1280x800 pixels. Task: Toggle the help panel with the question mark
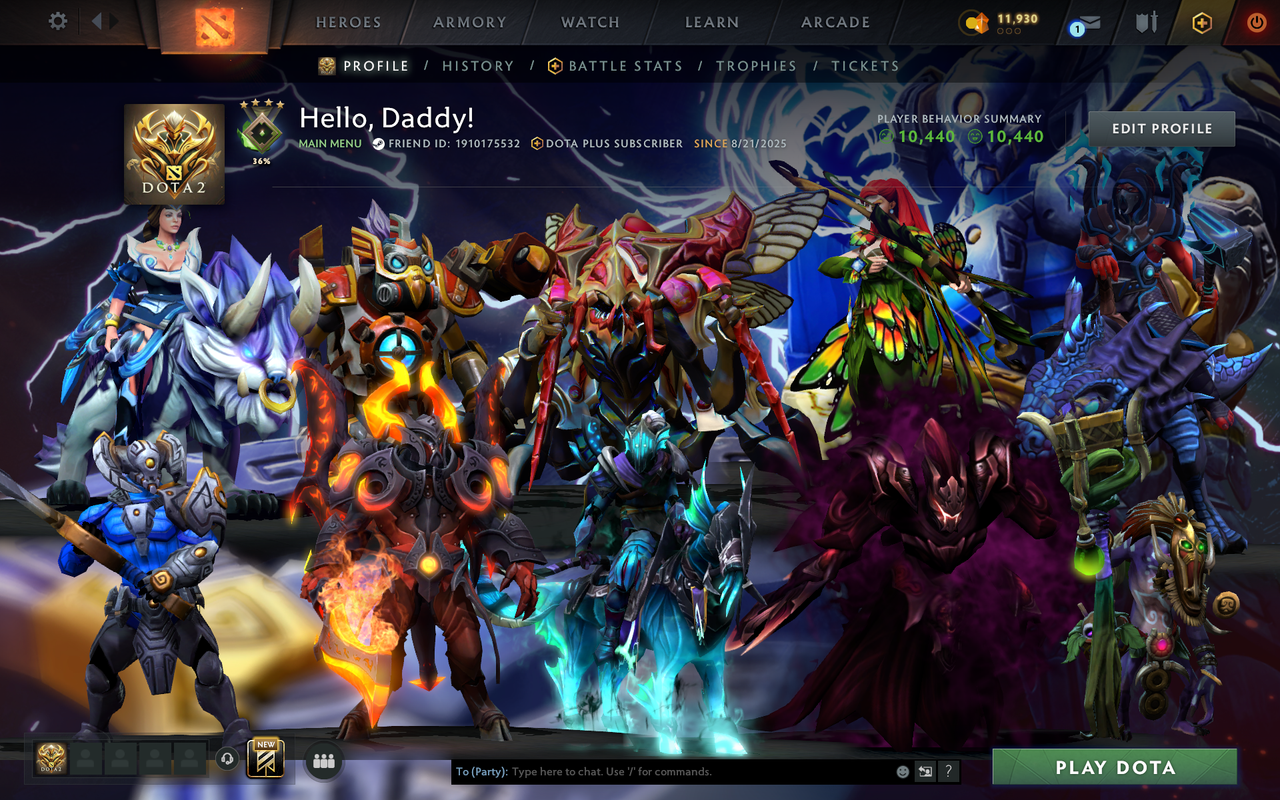pos(947,771)
